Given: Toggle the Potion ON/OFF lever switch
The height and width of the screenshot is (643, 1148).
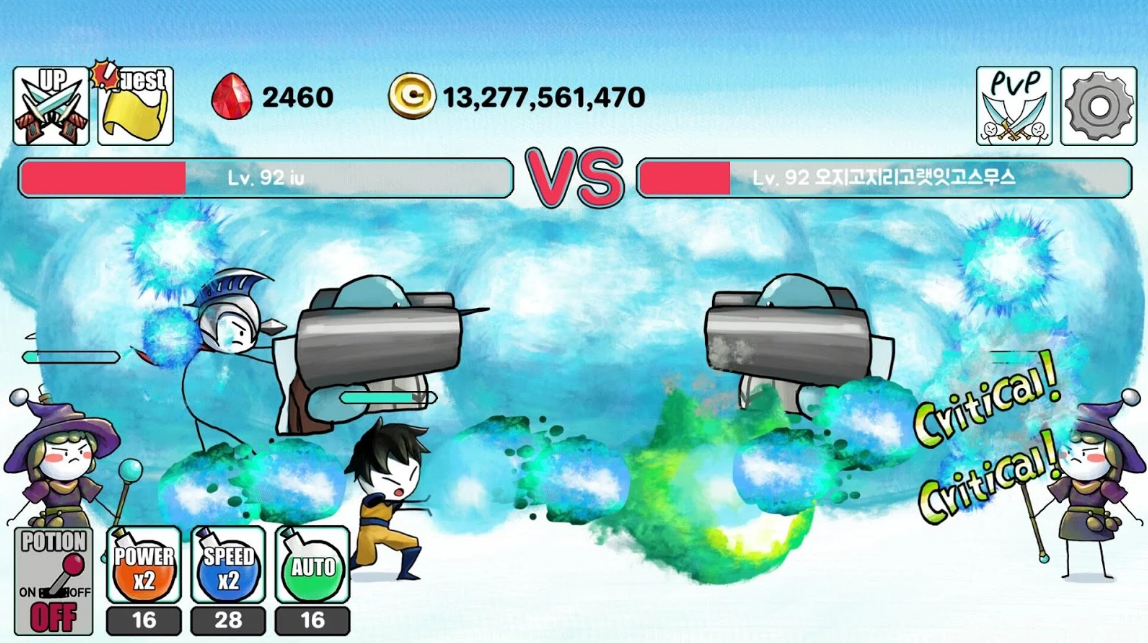Looking at the screenshot, I should point(53,581).
